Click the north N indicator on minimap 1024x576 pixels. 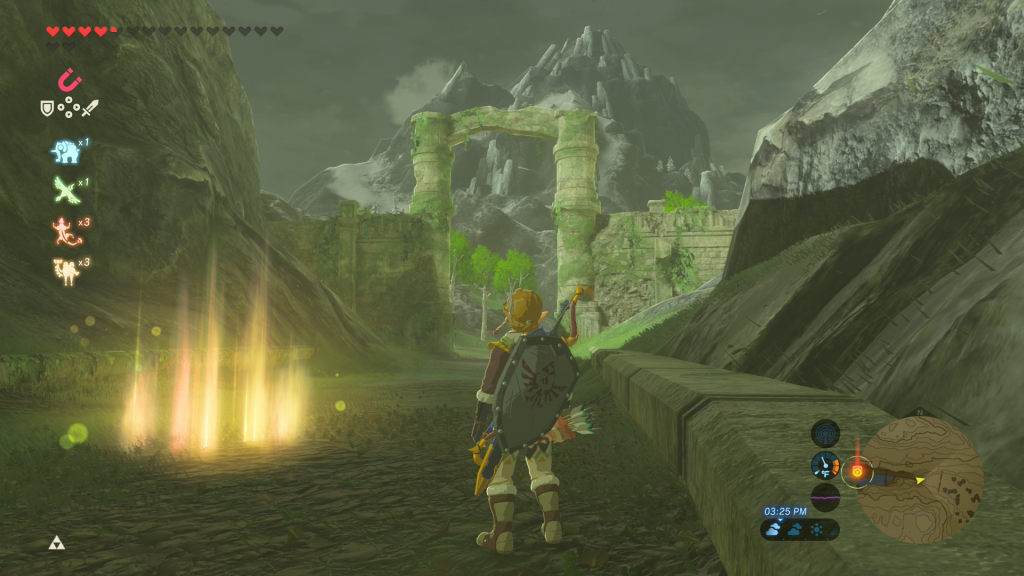[920, 412]
